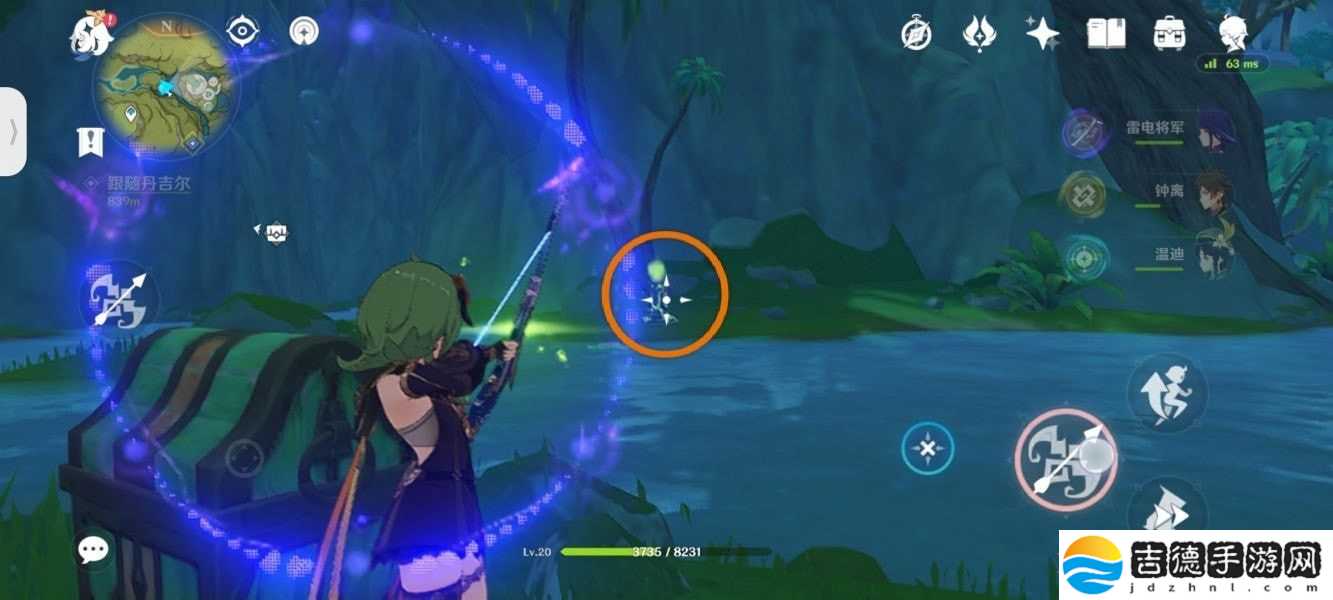Open the four-pointed star wish icon
The image size is (1333, 600).
pos(1042,35)
